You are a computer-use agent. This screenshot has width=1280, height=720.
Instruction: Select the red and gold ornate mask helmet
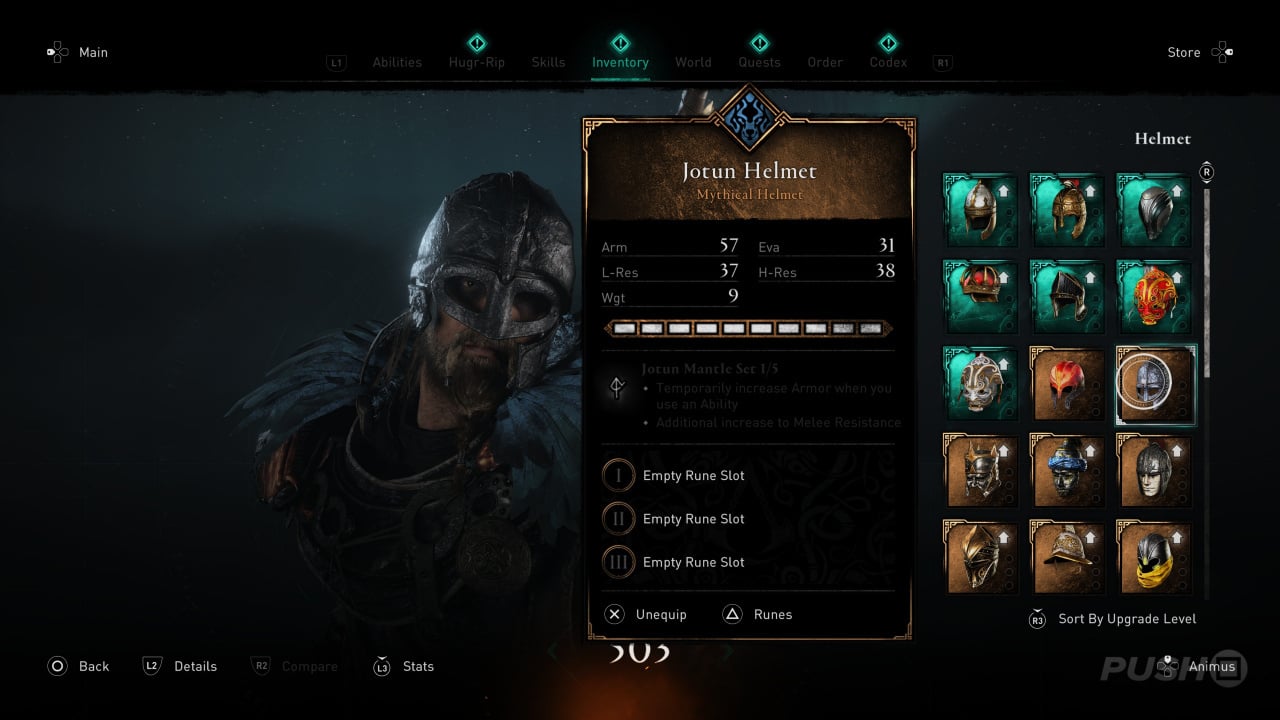point(1155,298)
